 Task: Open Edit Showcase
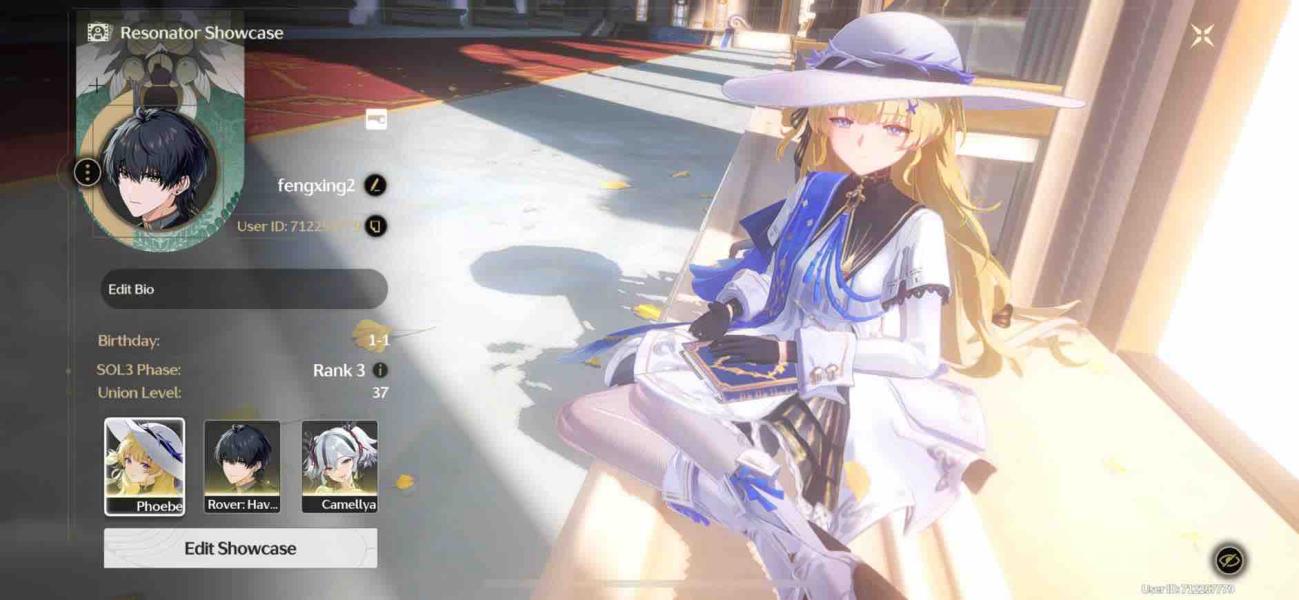[x=240, y=548]
